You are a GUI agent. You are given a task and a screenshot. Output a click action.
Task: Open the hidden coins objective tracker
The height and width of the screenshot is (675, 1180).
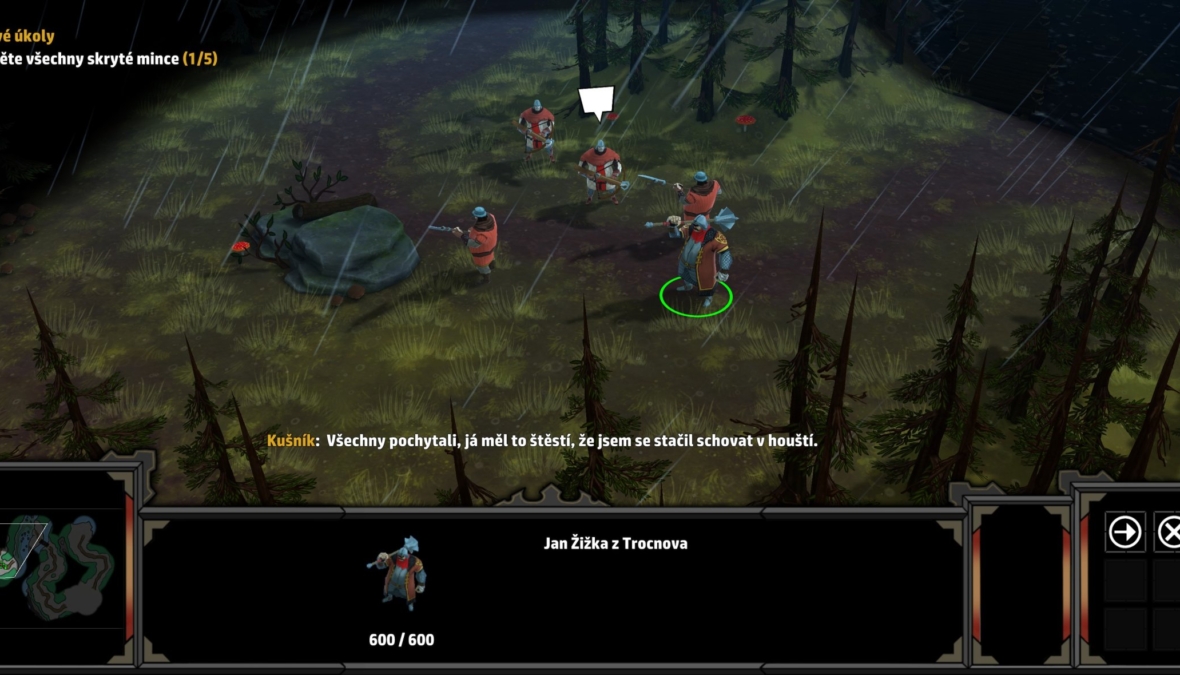[x=108, y=59]
